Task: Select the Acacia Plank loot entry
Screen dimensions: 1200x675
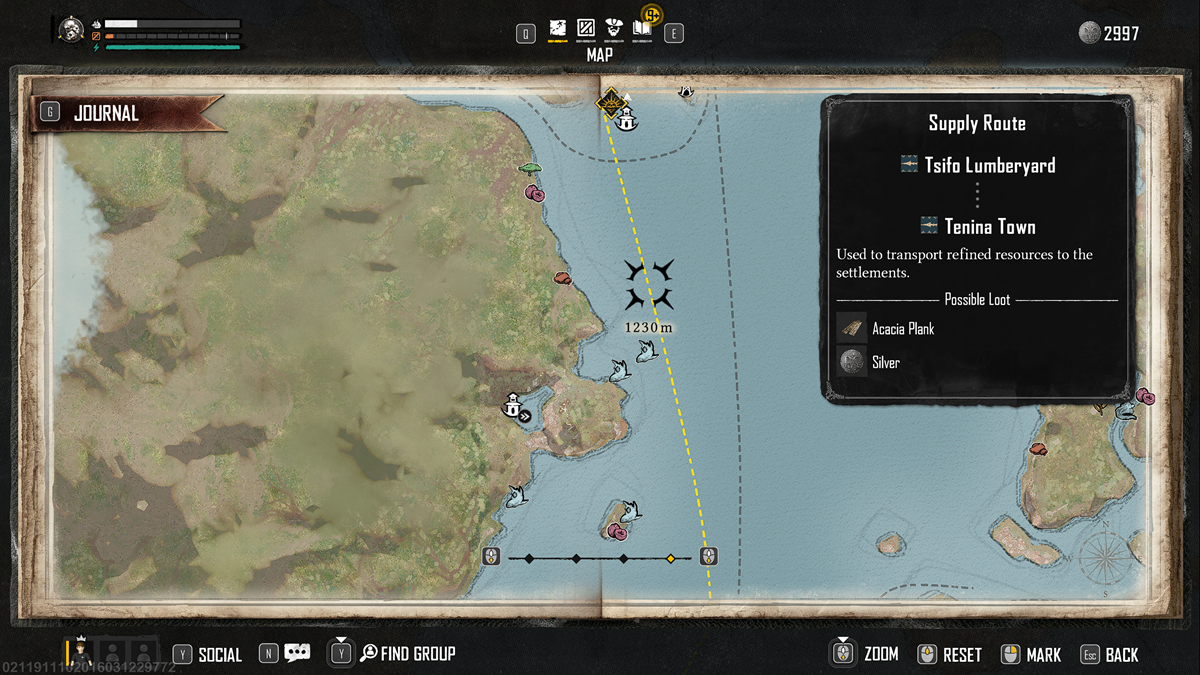Action: (x=903, y=328)
